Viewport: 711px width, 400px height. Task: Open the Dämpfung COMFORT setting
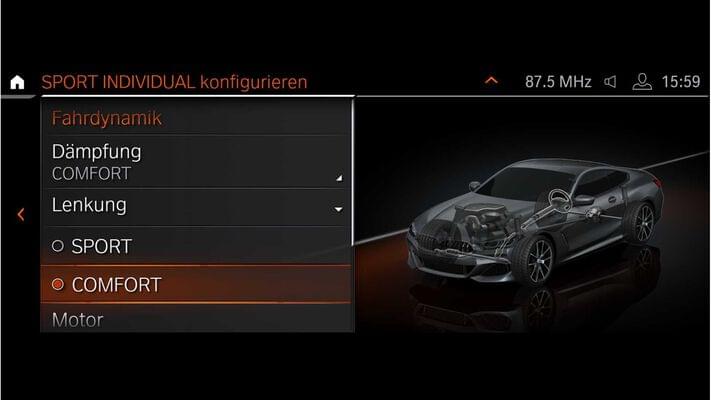(197, 162)
